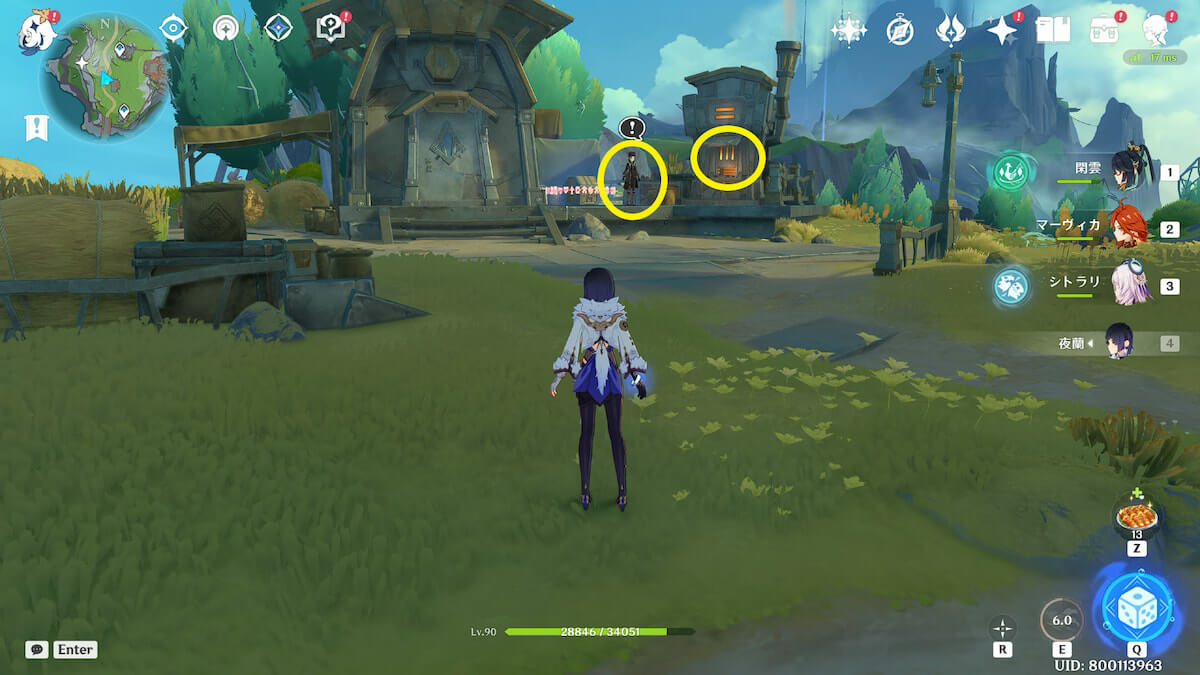Image resolution: width=1200 pixels, height=675 pixels.
Task: Open the character head silhouette icon
Action: coord(1156,30)
